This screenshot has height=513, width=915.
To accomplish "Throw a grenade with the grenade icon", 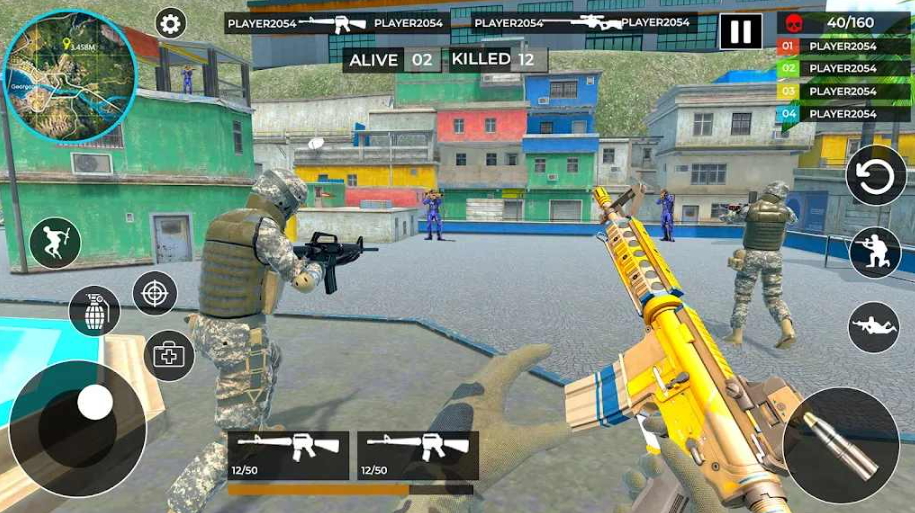I will pos(94,311).
